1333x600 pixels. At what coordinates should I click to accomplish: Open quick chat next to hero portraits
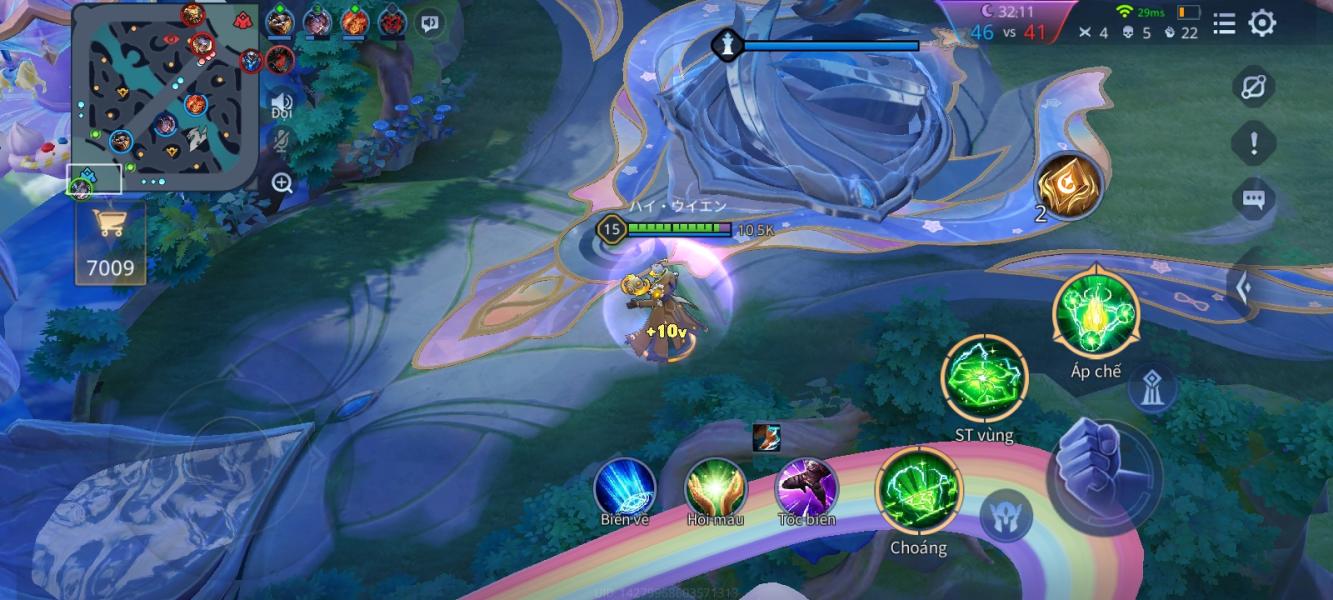(430, 23)
